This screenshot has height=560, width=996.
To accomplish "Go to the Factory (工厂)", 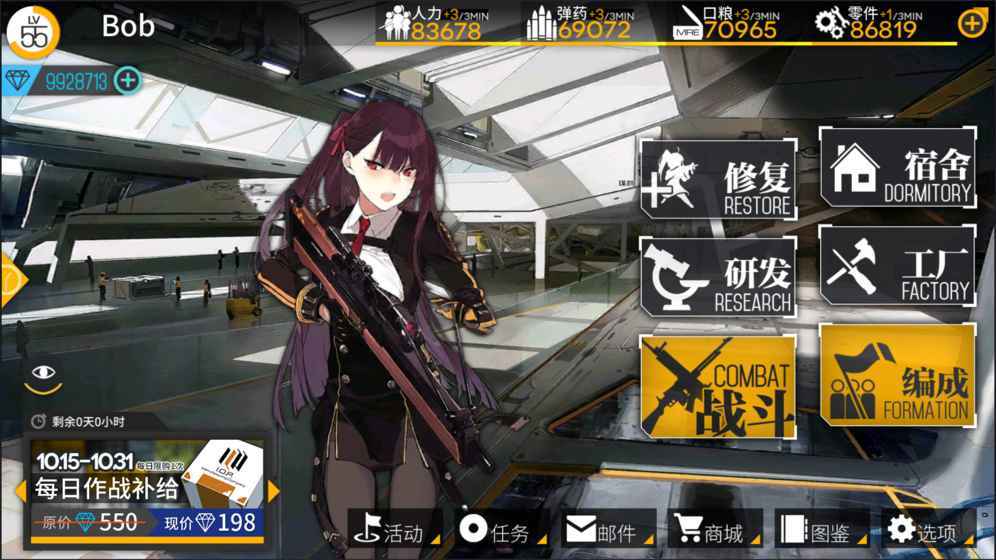I will pos(897,266).
